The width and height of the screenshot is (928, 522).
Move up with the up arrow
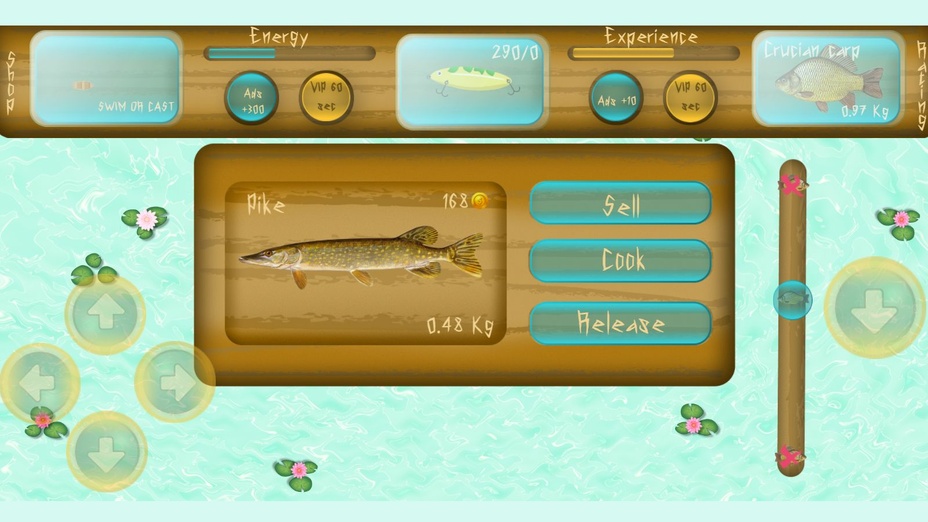105,314
